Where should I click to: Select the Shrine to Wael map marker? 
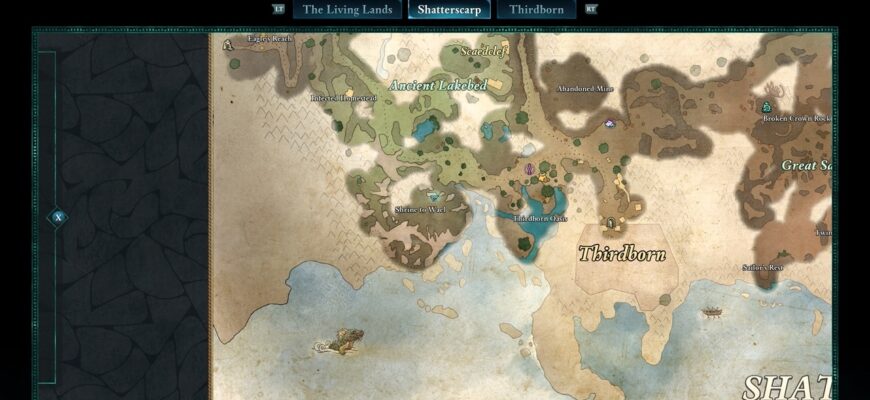click(x=433, y=197)
